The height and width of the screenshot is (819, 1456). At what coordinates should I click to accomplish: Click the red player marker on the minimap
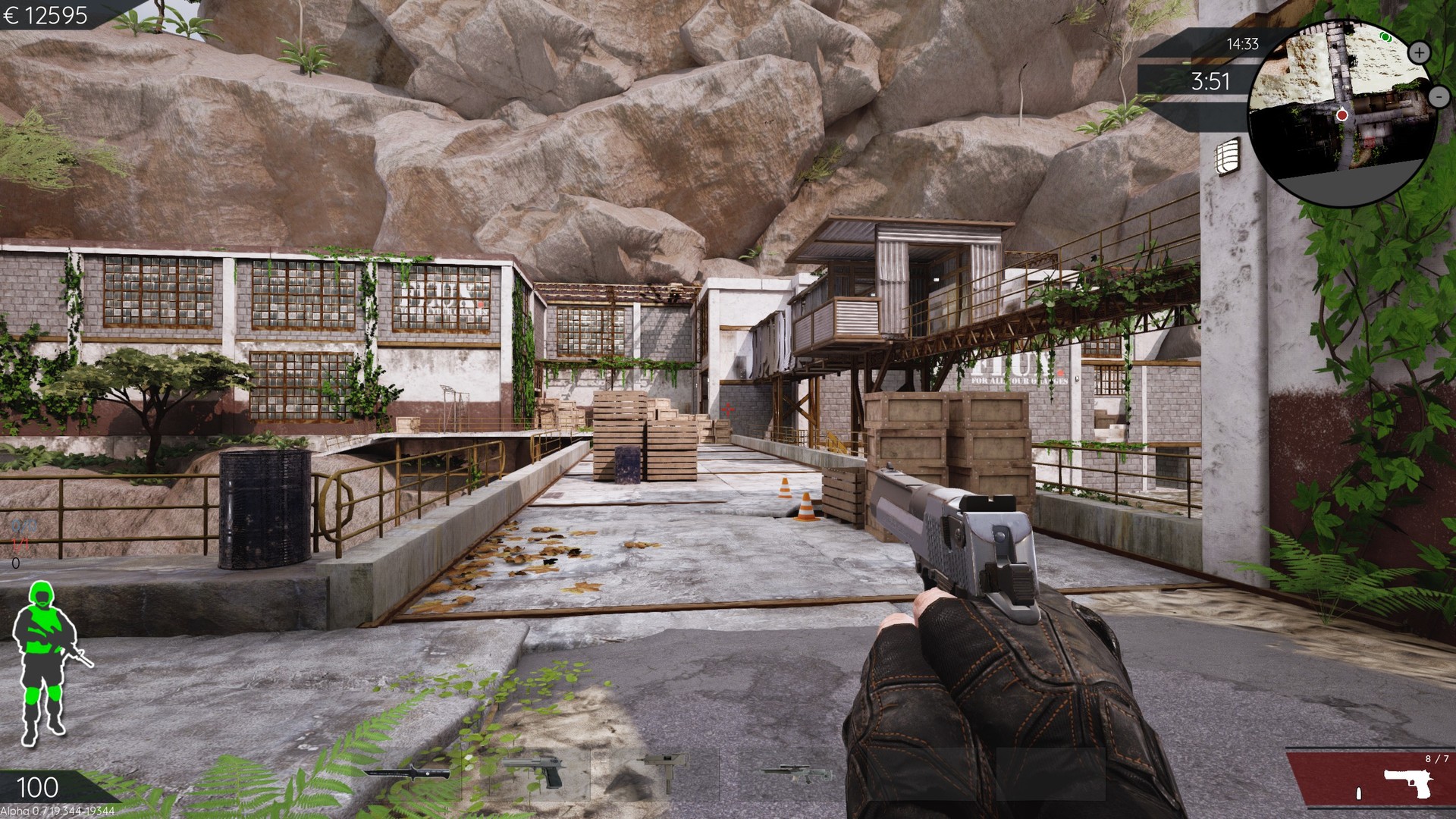coord(1341,115)
